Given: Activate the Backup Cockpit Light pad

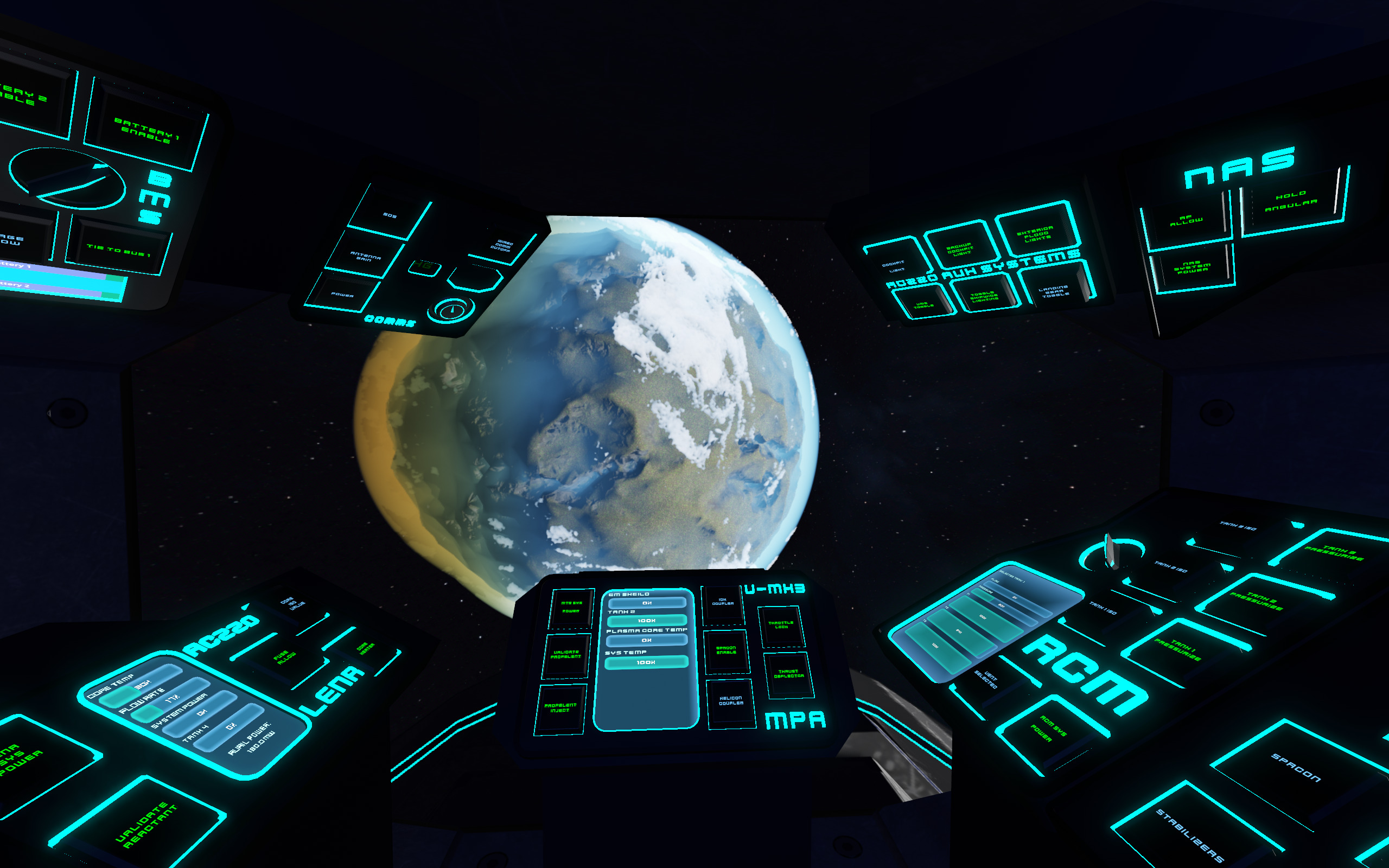Looking at the screenshot, I should (x=960, y=248).
